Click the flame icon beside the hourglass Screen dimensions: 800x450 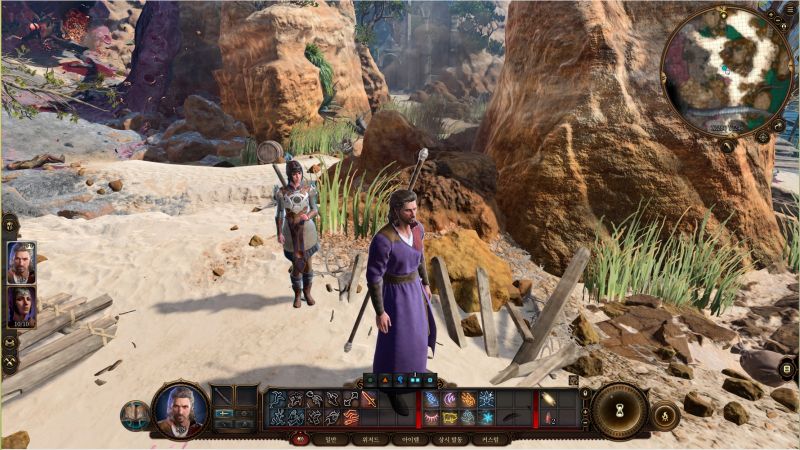[664, 414]
